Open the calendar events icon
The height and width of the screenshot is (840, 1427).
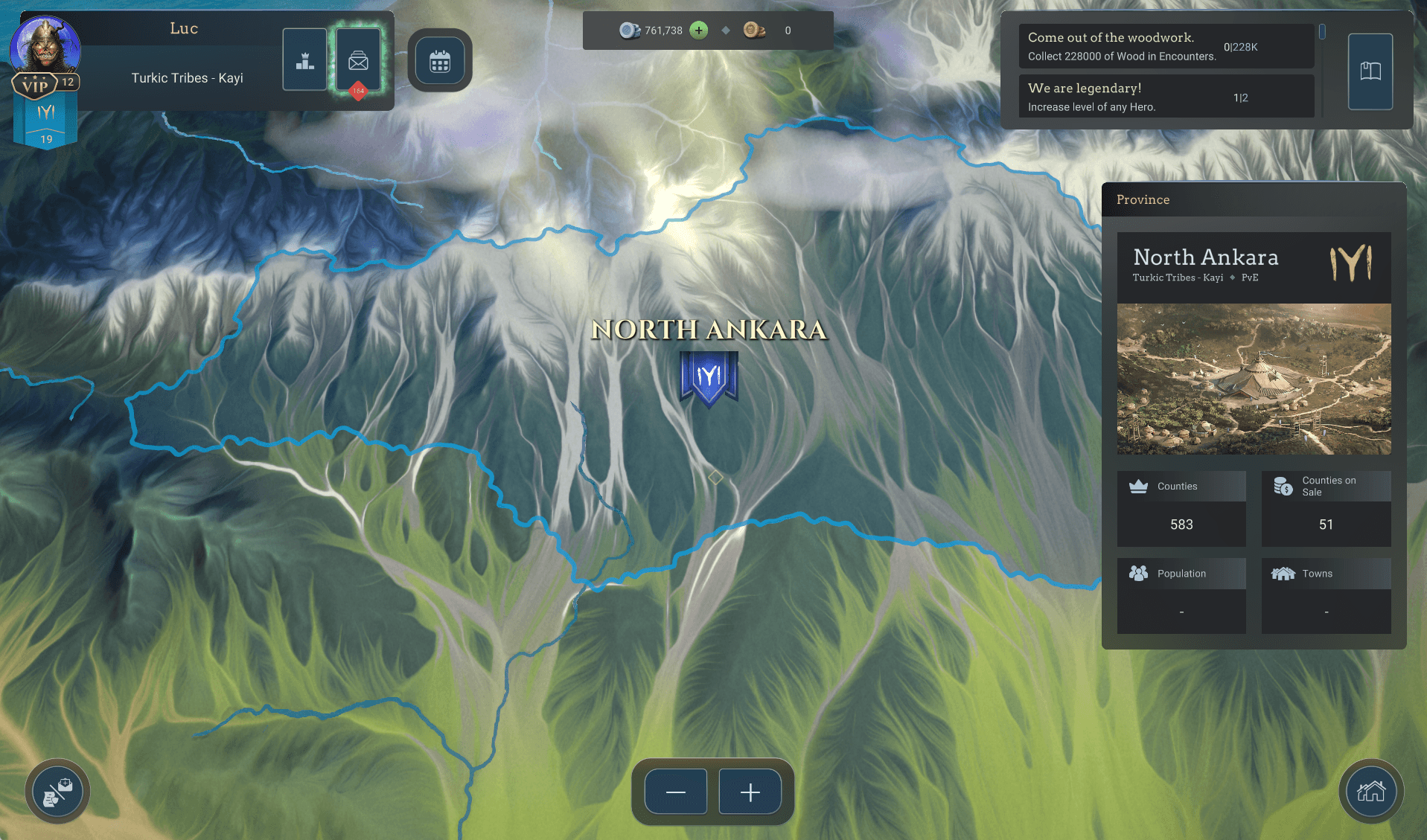(x=440, y=60)
